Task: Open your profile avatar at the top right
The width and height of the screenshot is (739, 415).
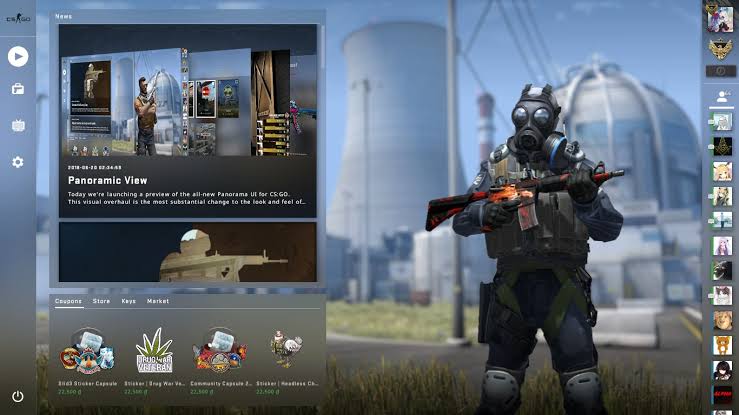Action: pos(721,18)
